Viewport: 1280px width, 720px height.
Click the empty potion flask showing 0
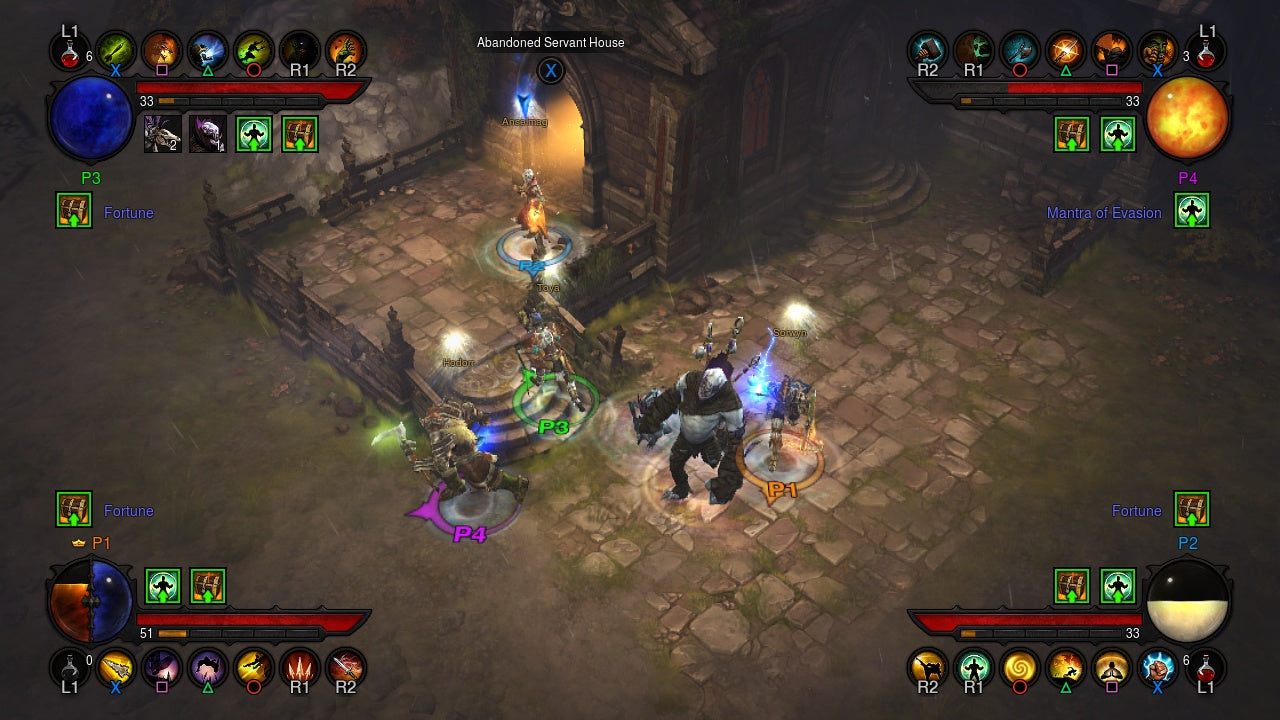[70, 667]
